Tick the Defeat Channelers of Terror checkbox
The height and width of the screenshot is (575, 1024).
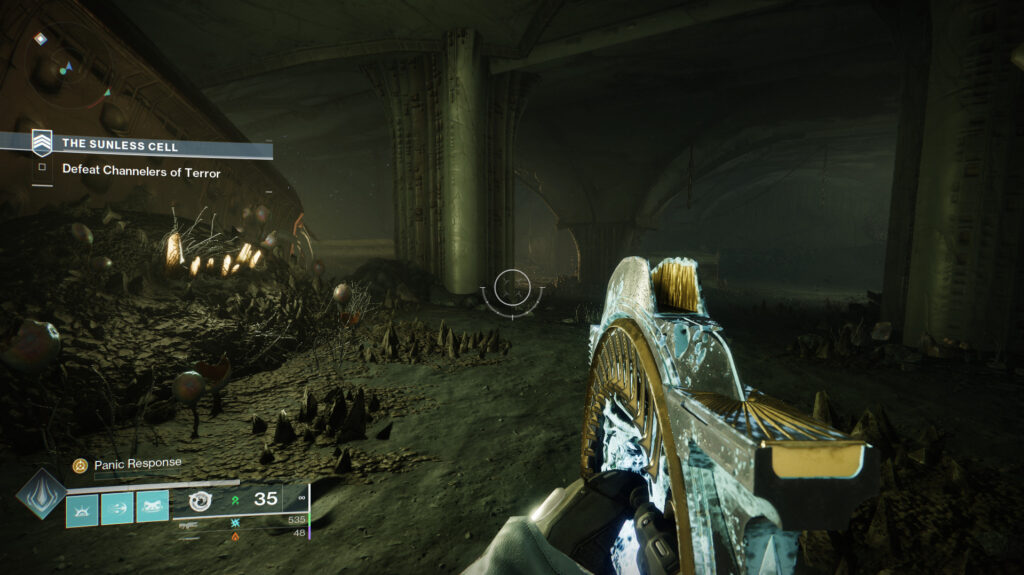click(42, 168)
